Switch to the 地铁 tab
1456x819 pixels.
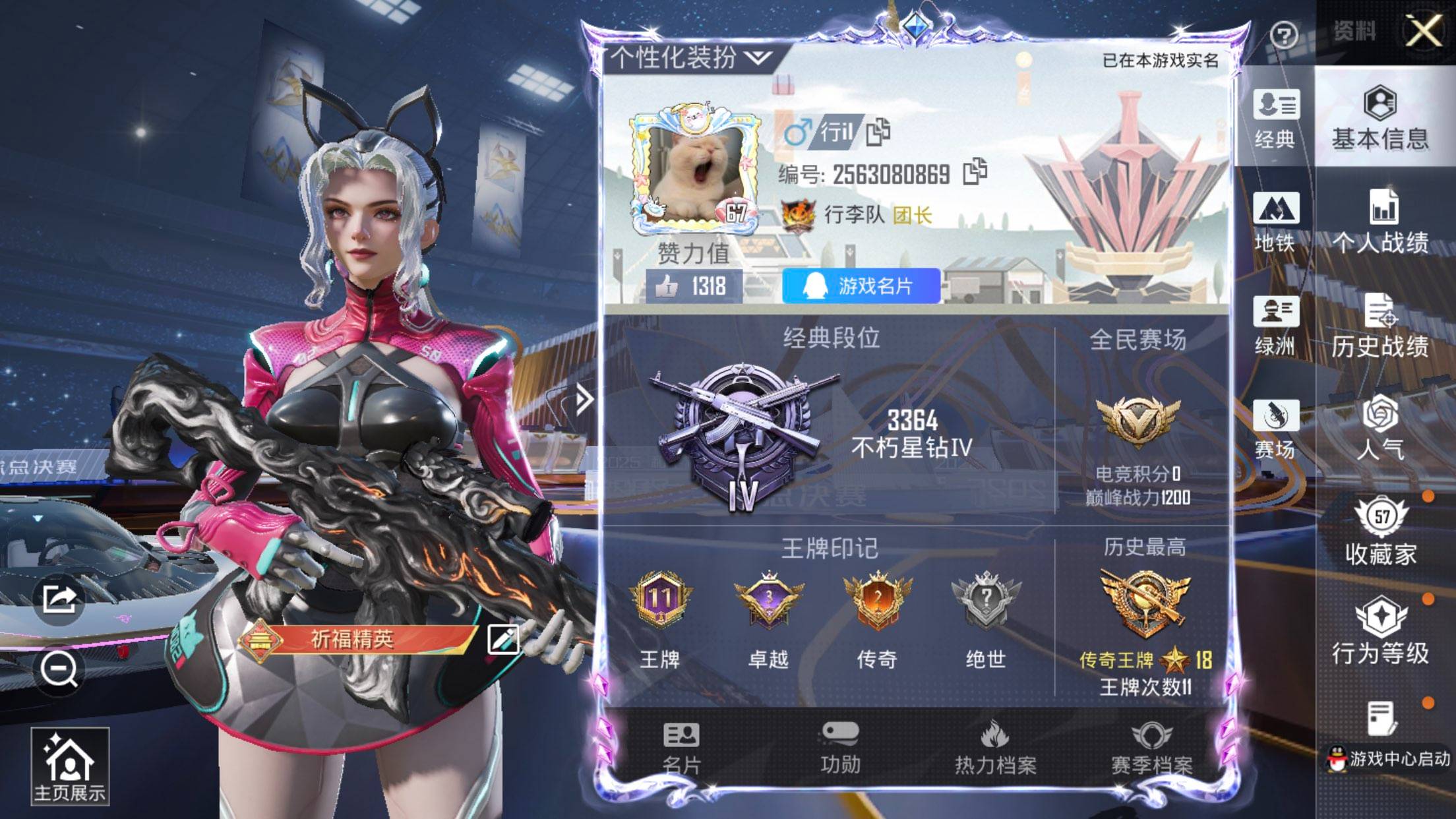[1276, 218]
